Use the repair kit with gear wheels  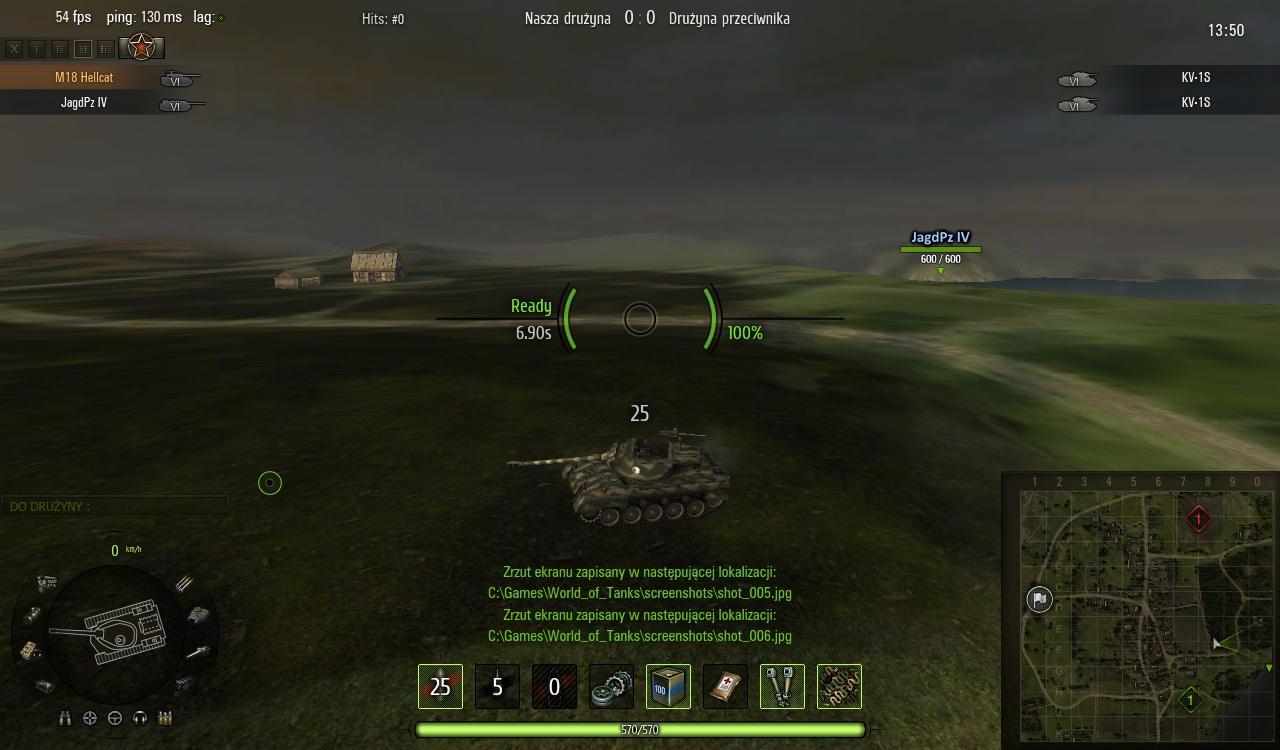click(x=611, y=686)
